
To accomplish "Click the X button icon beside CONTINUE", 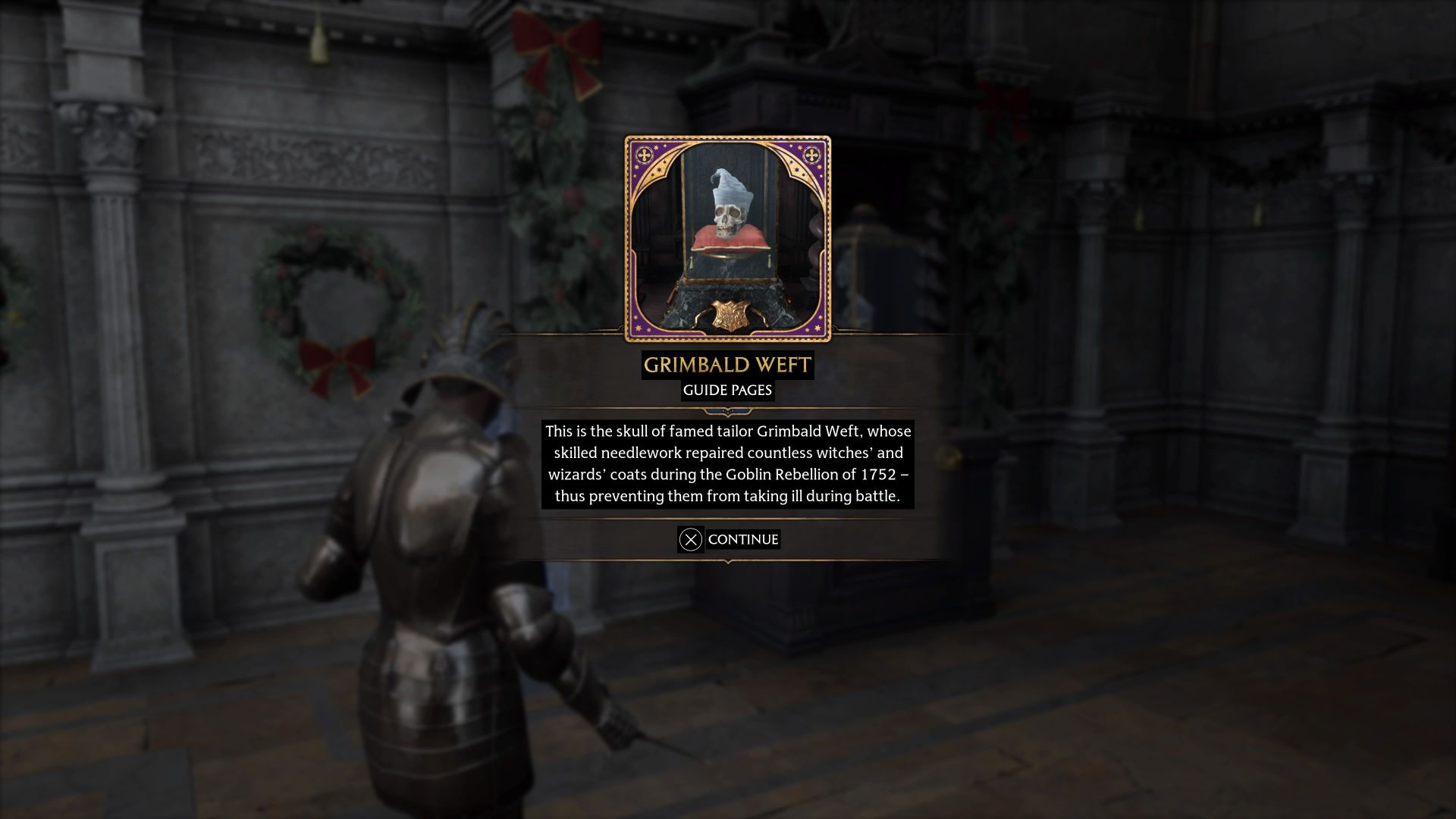I will tap(689, 539).
